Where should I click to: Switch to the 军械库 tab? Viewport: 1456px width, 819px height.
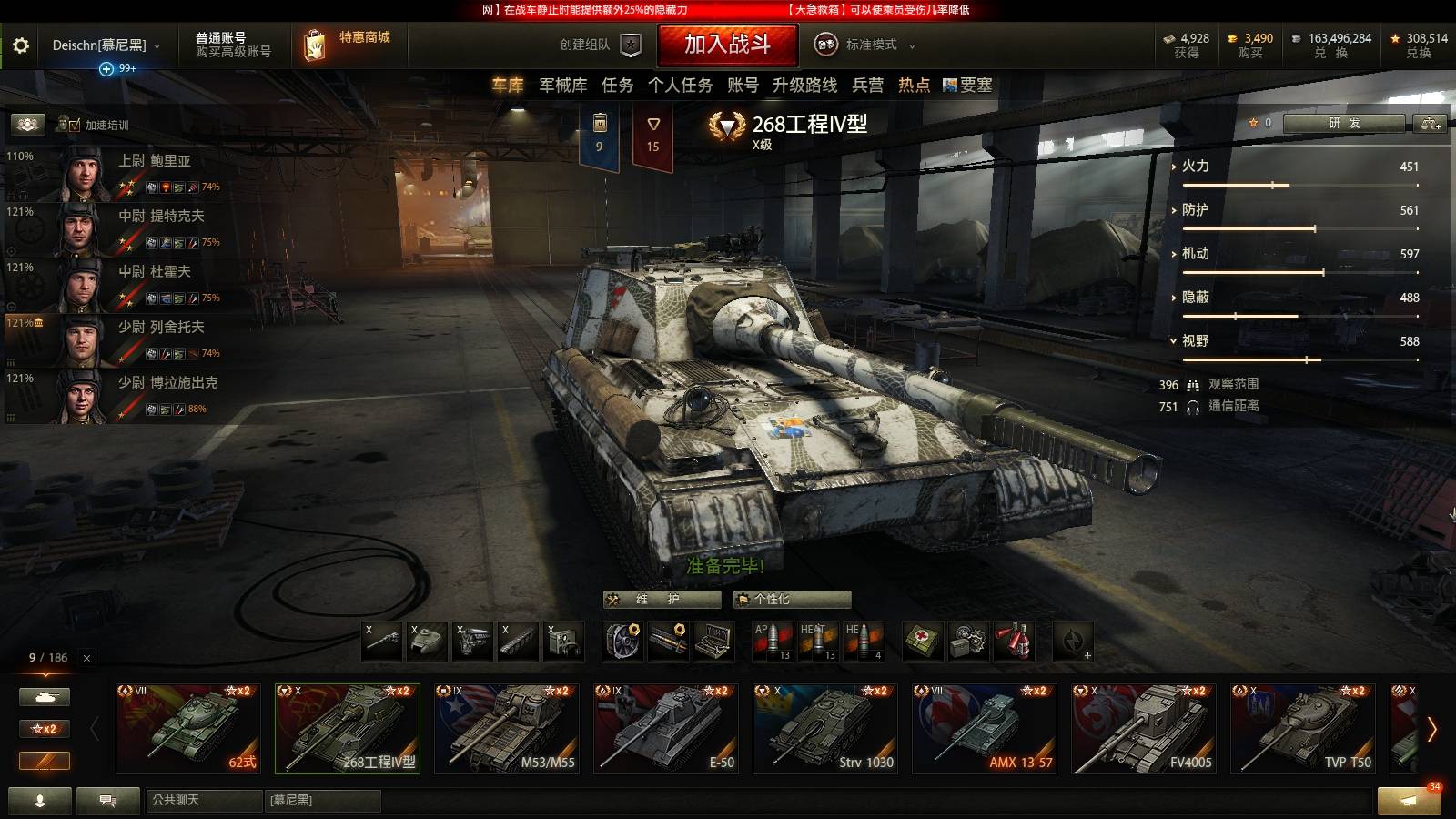(x=562, y=86)
